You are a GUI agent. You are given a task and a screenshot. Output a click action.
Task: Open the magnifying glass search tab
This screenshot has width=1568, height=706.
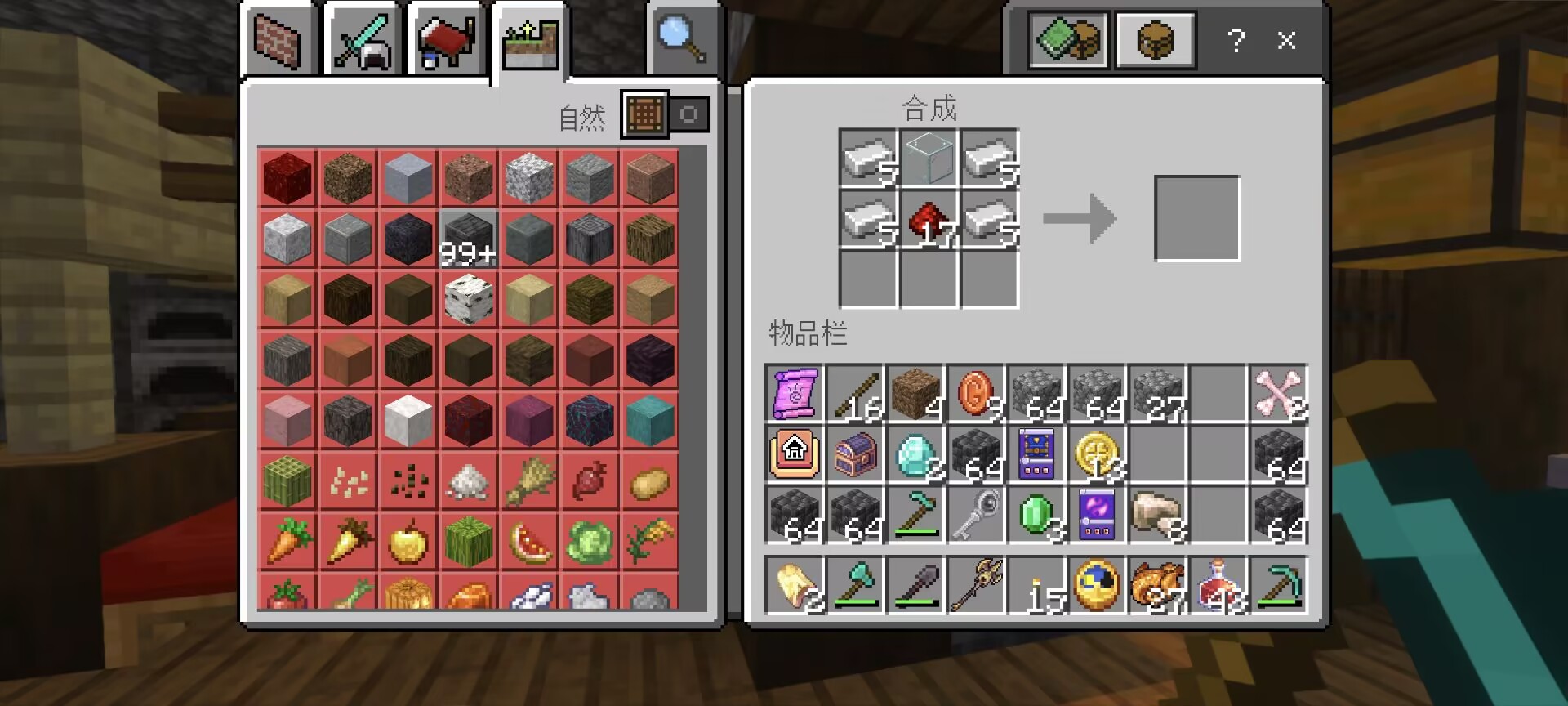point(682,40)
